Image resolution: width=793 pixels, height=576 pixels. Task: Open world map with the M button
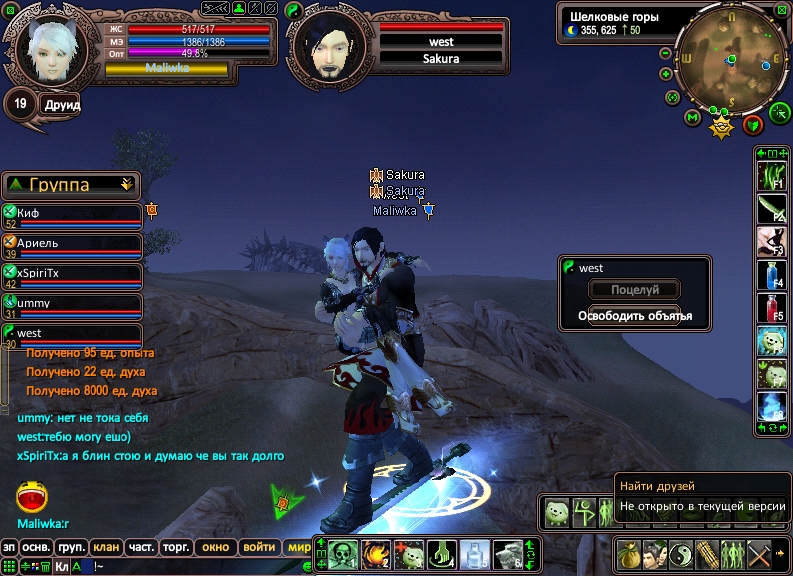coord(692,117)
